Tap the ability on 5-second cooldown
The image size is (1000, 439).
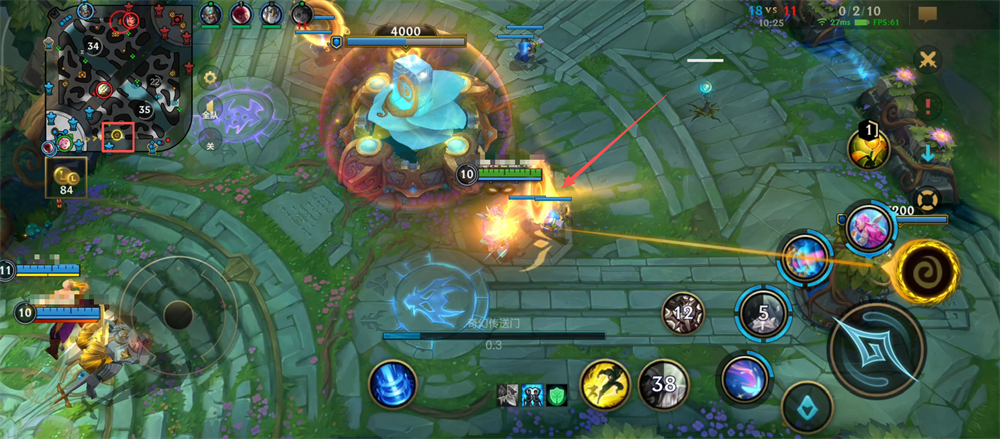pos(763,314)
